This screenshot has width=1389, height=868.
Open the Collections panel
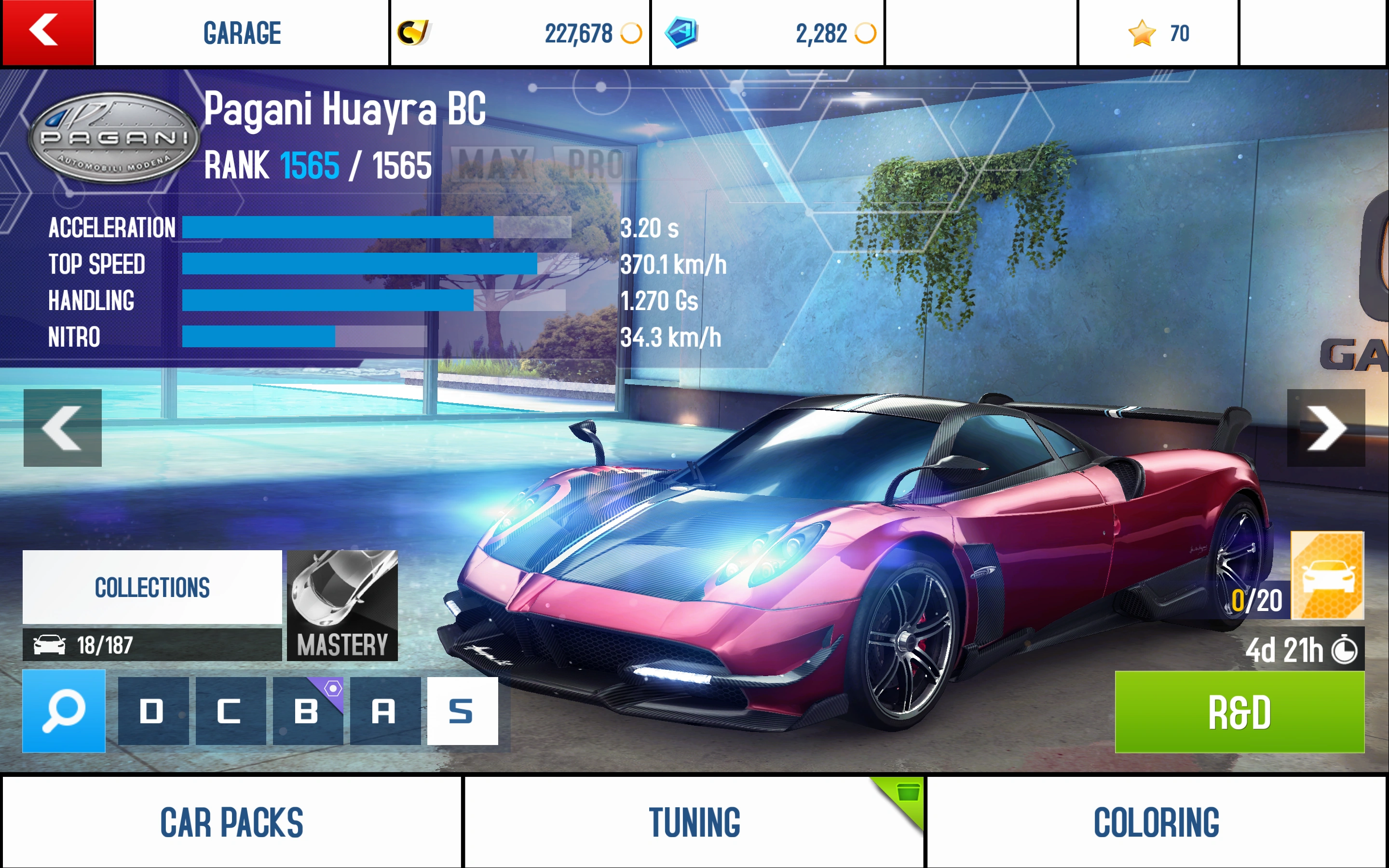[x=152, y=587]
